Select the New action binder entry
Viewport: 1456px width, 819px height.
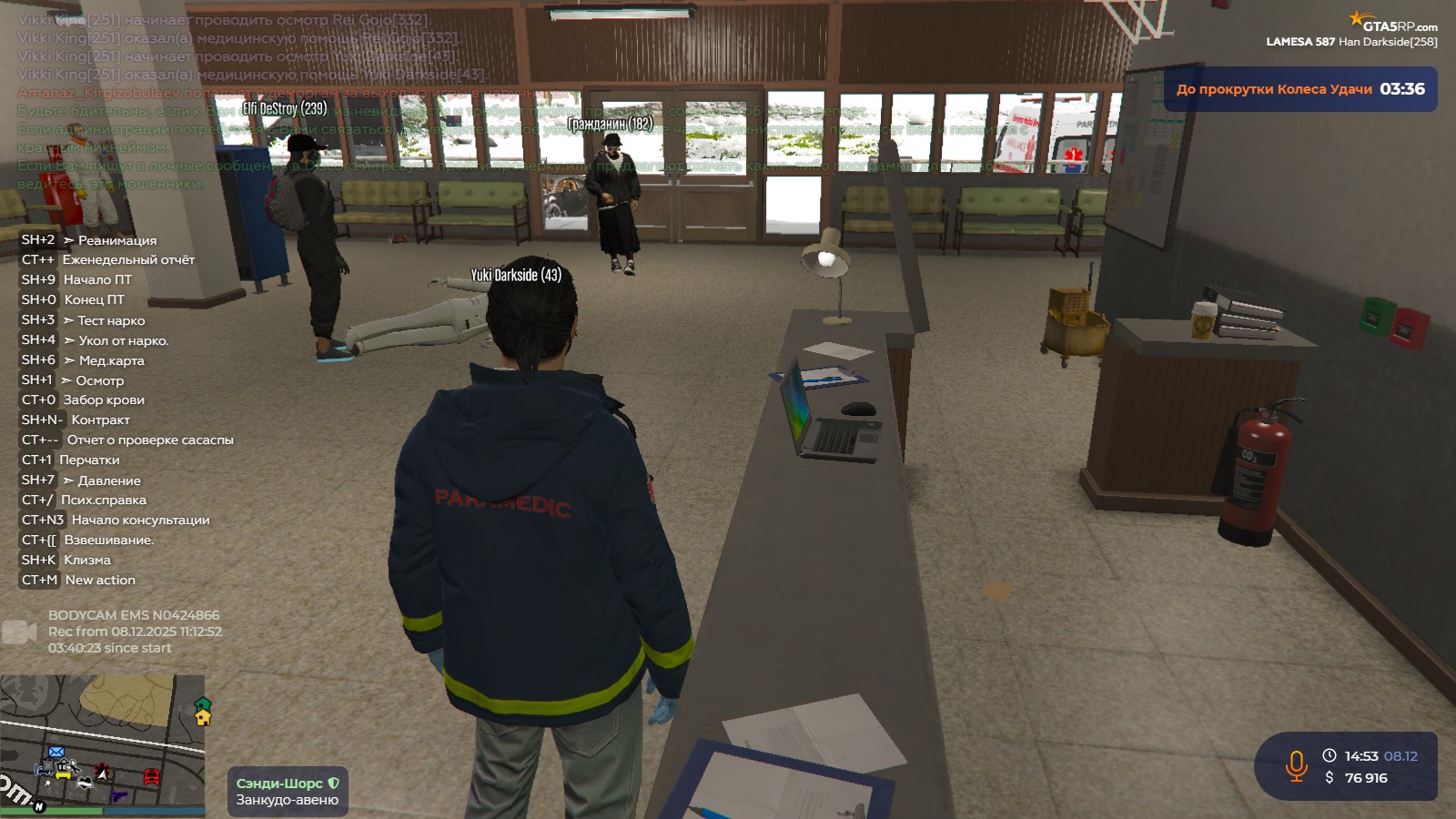pyautogui.click(x=100, y=581)
